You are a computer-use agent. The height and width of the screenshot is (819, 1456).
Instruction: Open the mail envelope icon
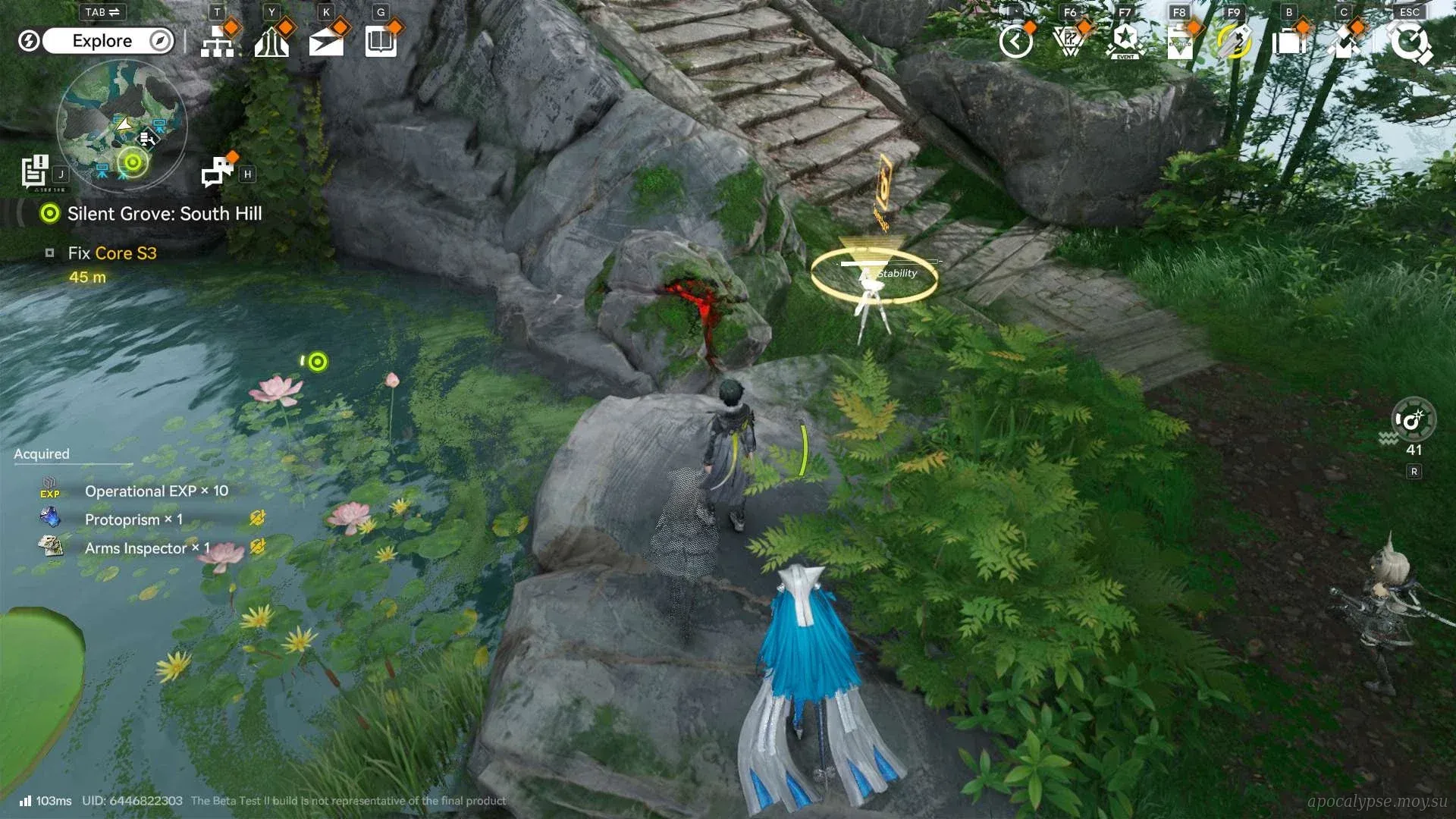[326, 42]
